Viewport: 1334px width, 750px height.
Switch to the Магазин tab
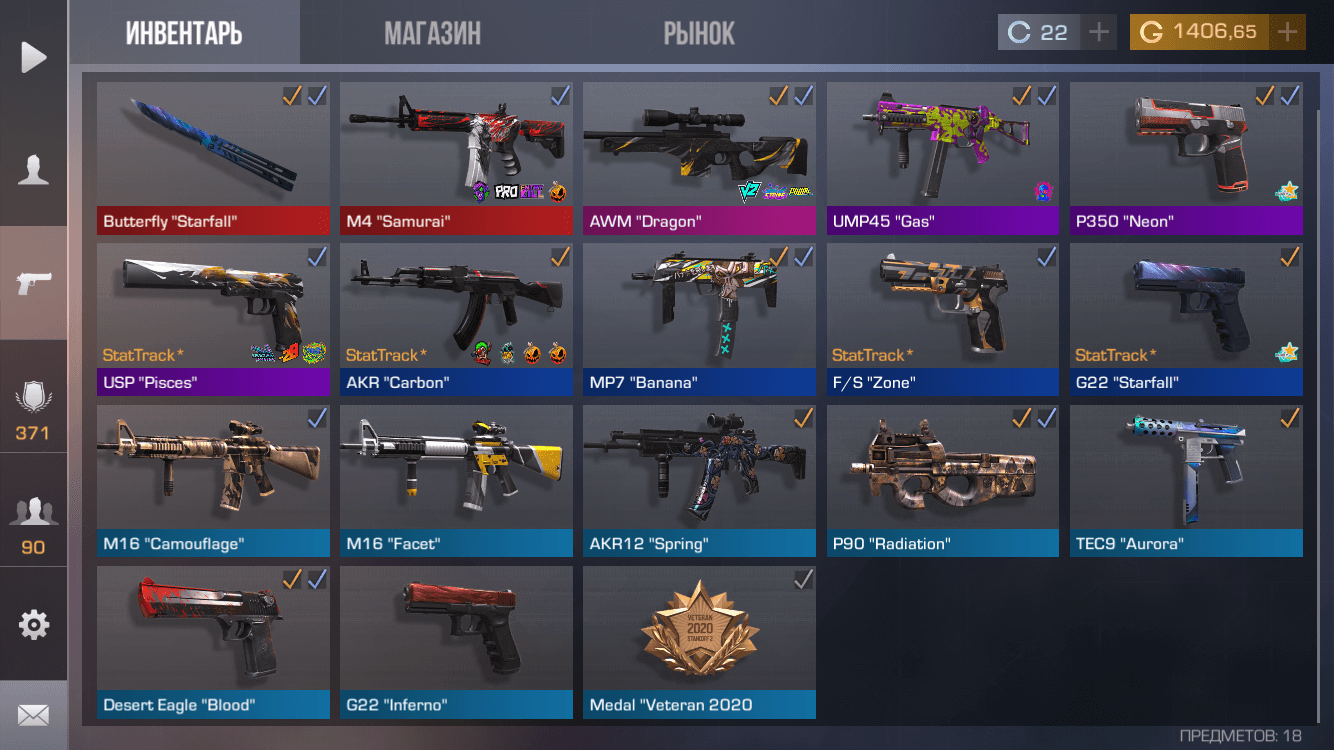click(432, 33)
